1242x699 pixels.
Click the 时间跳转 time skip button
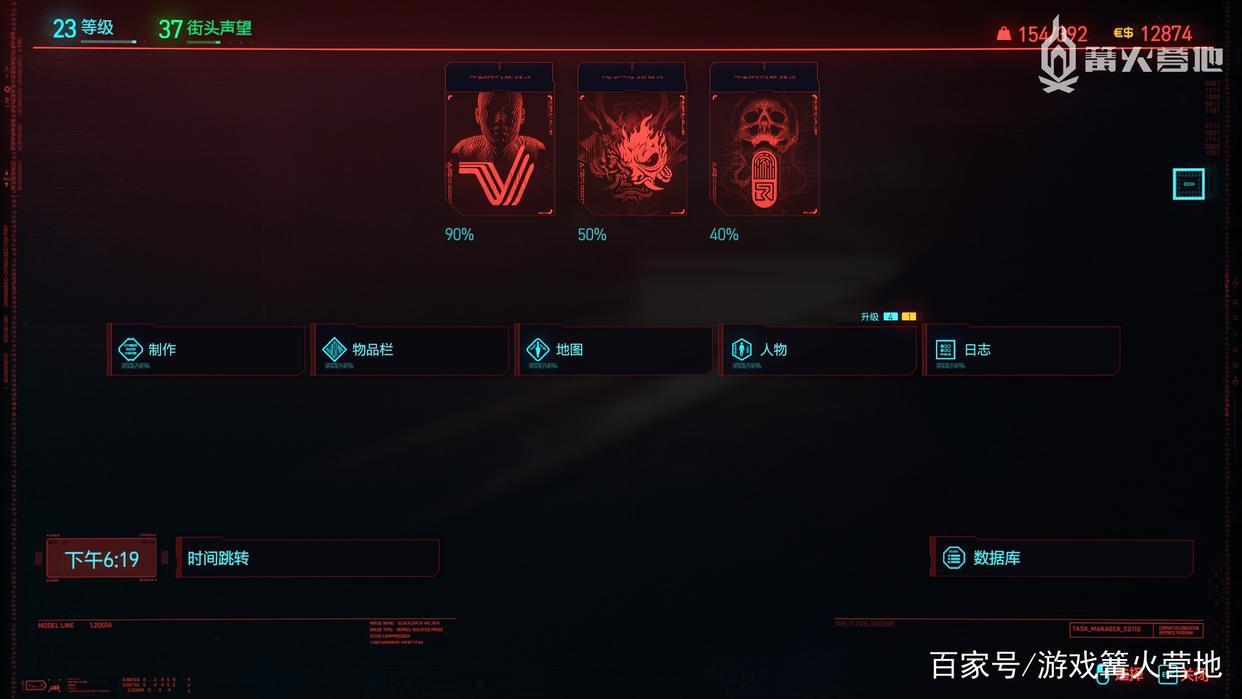[x=307, y=558]
